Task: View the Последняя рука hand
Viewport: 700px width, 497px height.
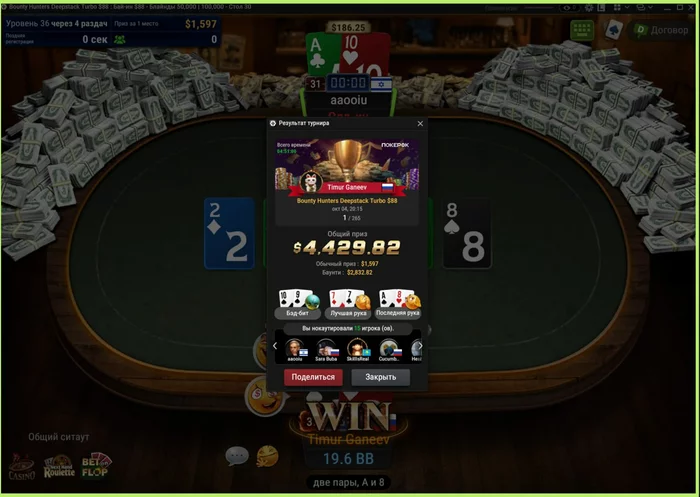Action: pyautogui.click(x=397, y=302)
